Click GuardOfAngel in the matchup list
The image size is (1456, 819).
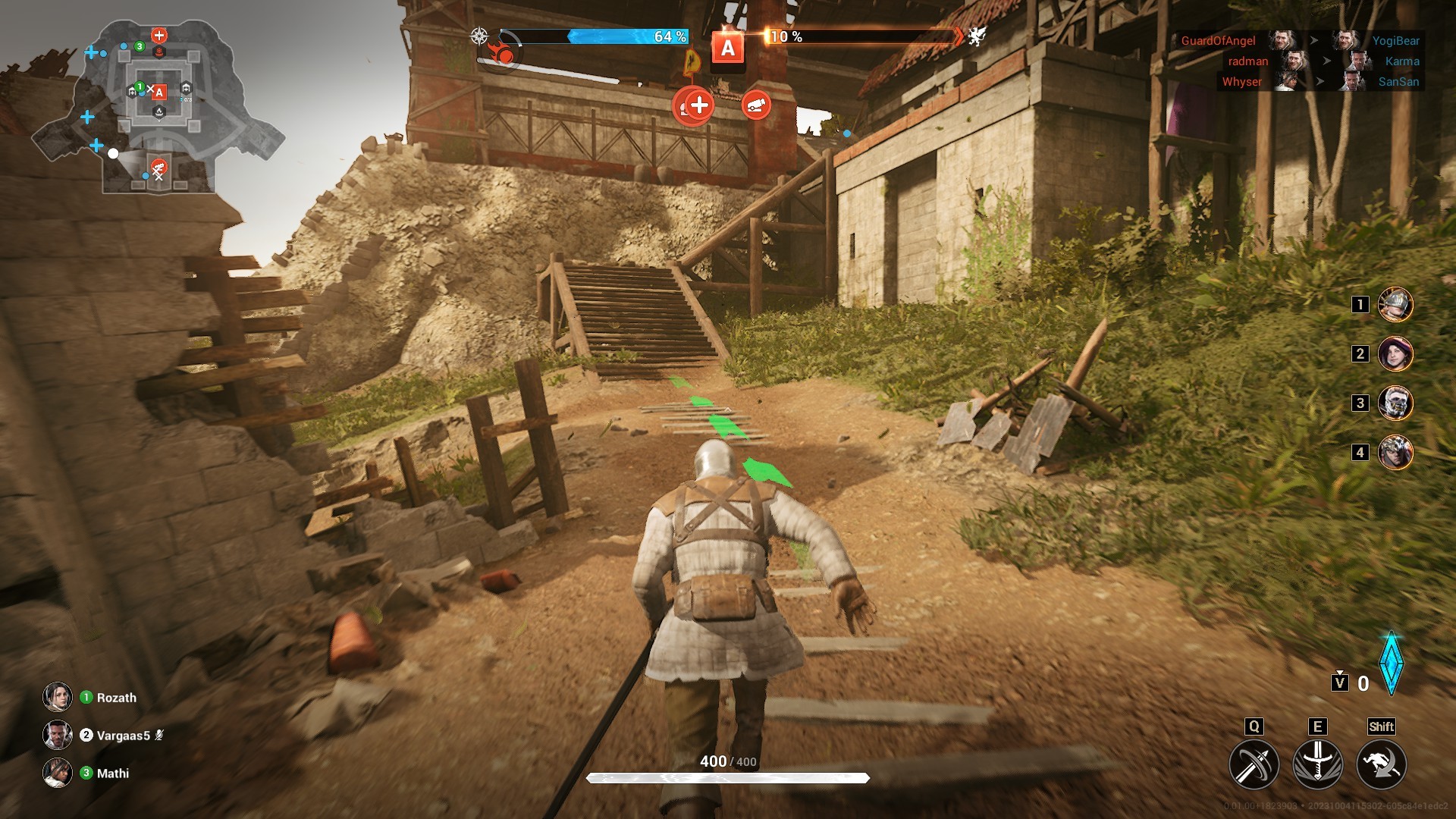tap(1218, 41)
